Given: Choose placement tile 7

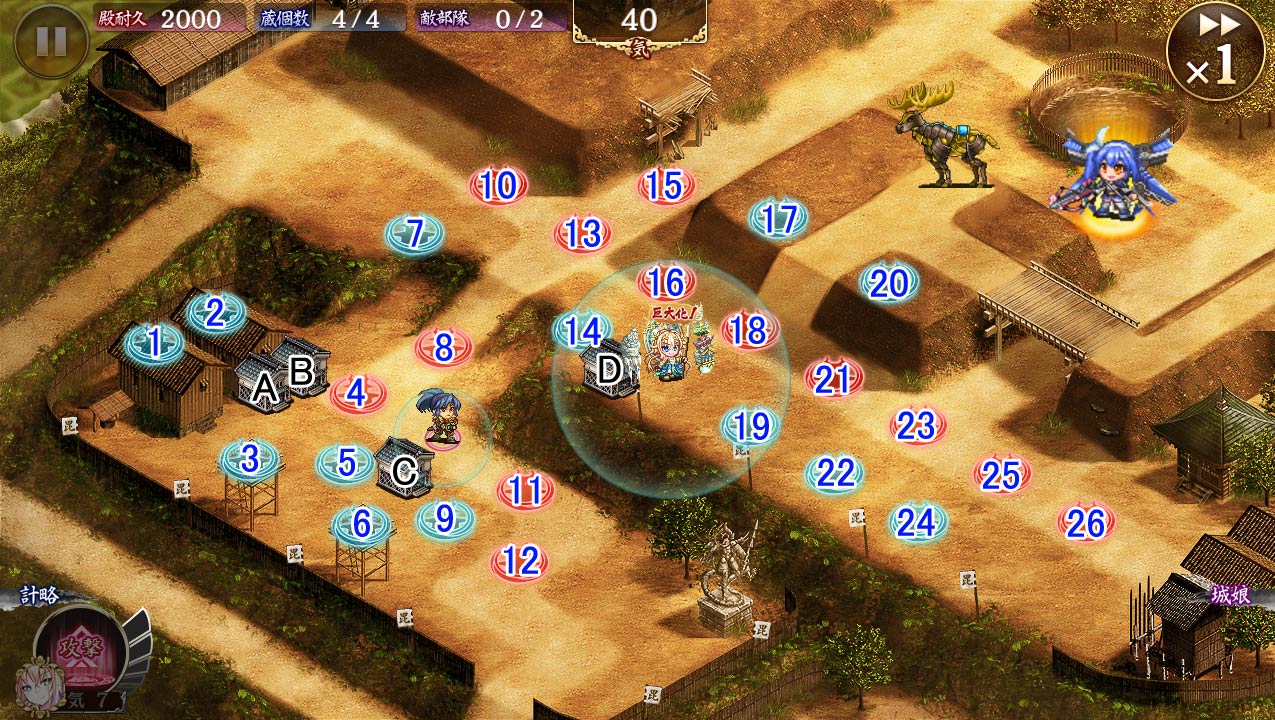Looking at the screenshot, I should pos(414,234).
